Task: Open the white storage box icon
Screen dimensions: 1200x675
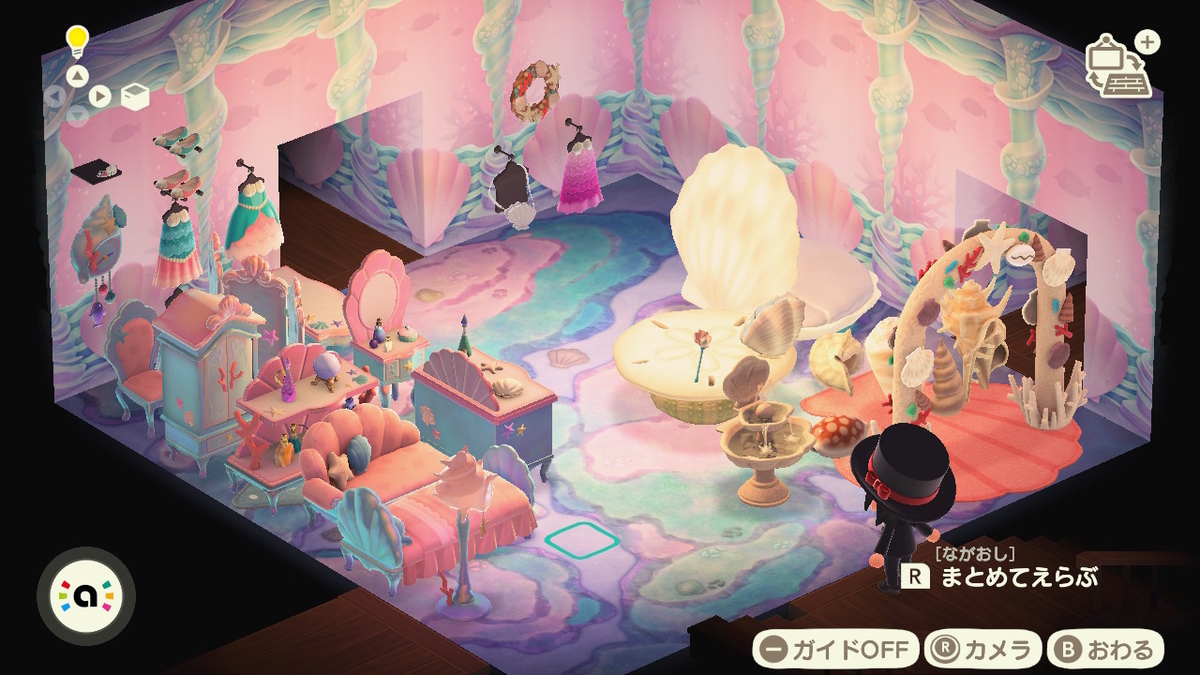Action: tap(135, 96)
